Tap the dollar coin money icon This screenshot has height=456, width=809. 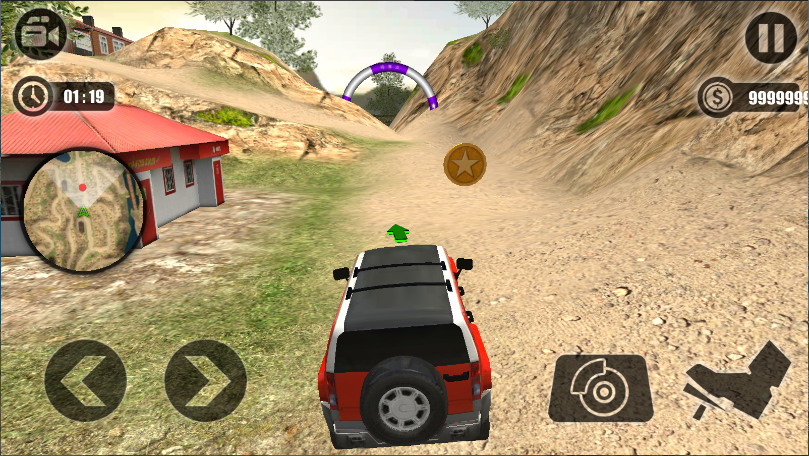pyautogui.click(x=718, y=98)
